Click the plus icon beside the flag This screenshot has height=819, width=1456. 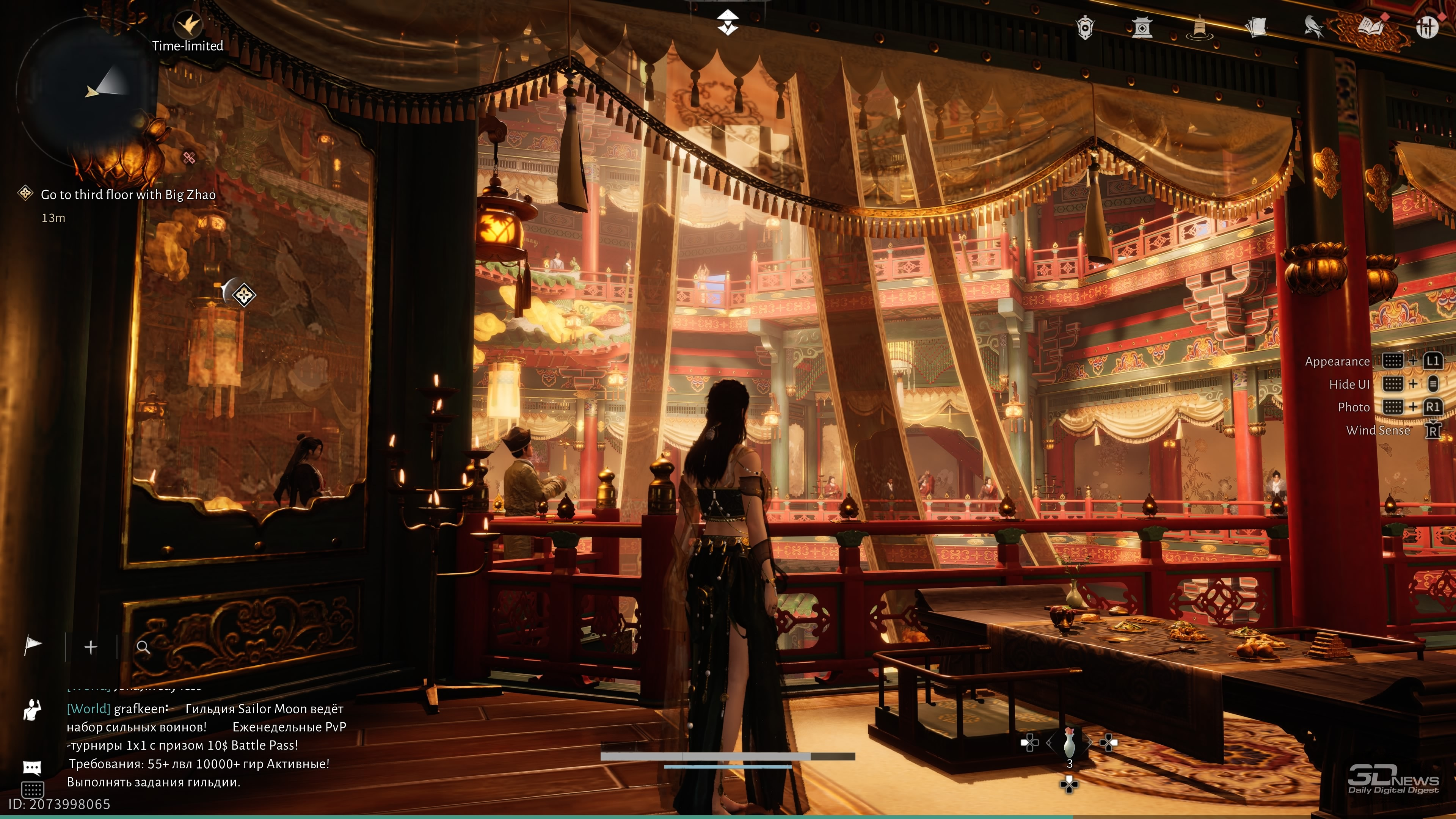coord(91,647)
